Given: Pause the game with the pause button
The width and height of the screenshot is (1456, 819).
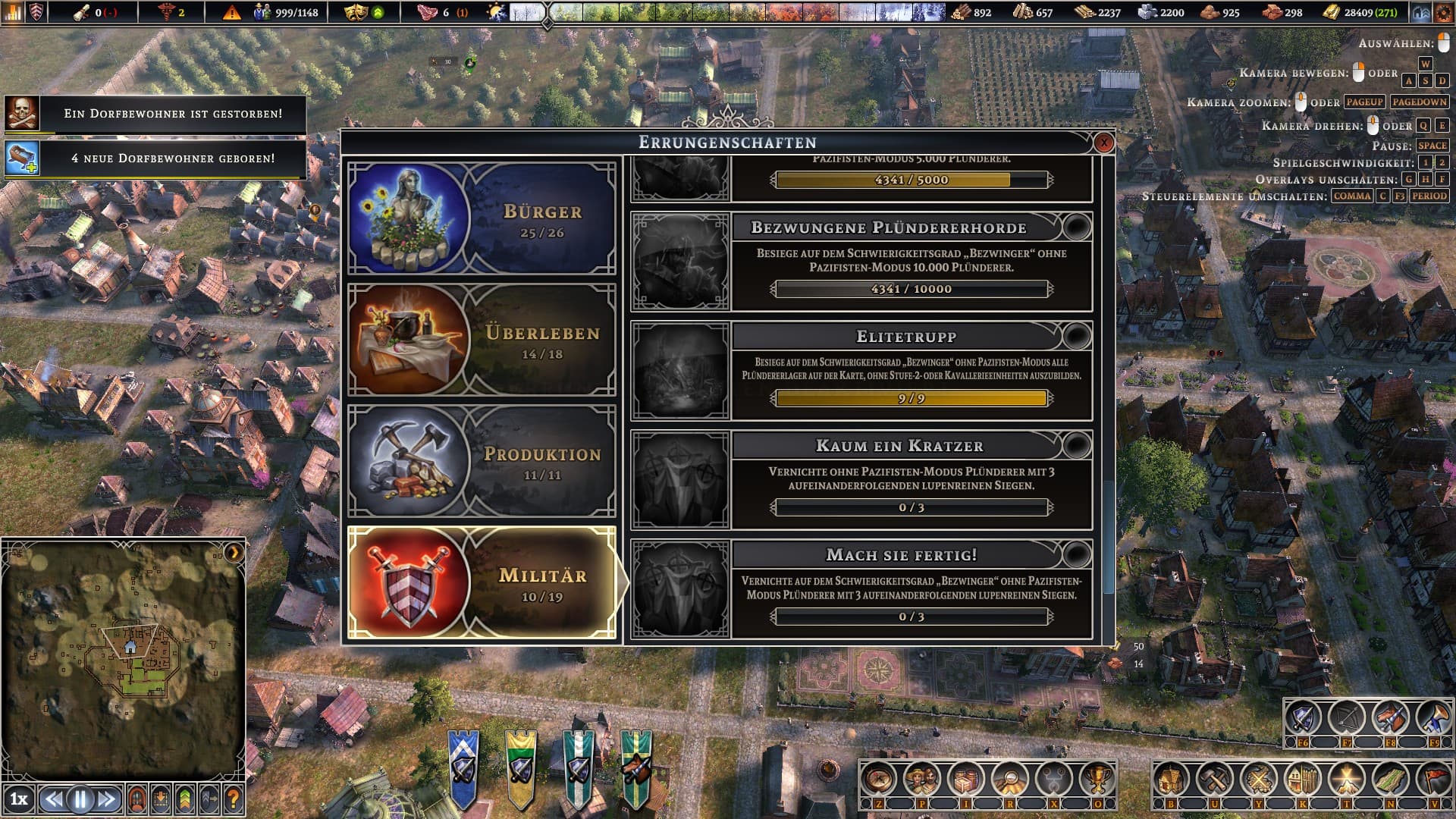Looking at the screenshot, I should (x=80, y=799).
